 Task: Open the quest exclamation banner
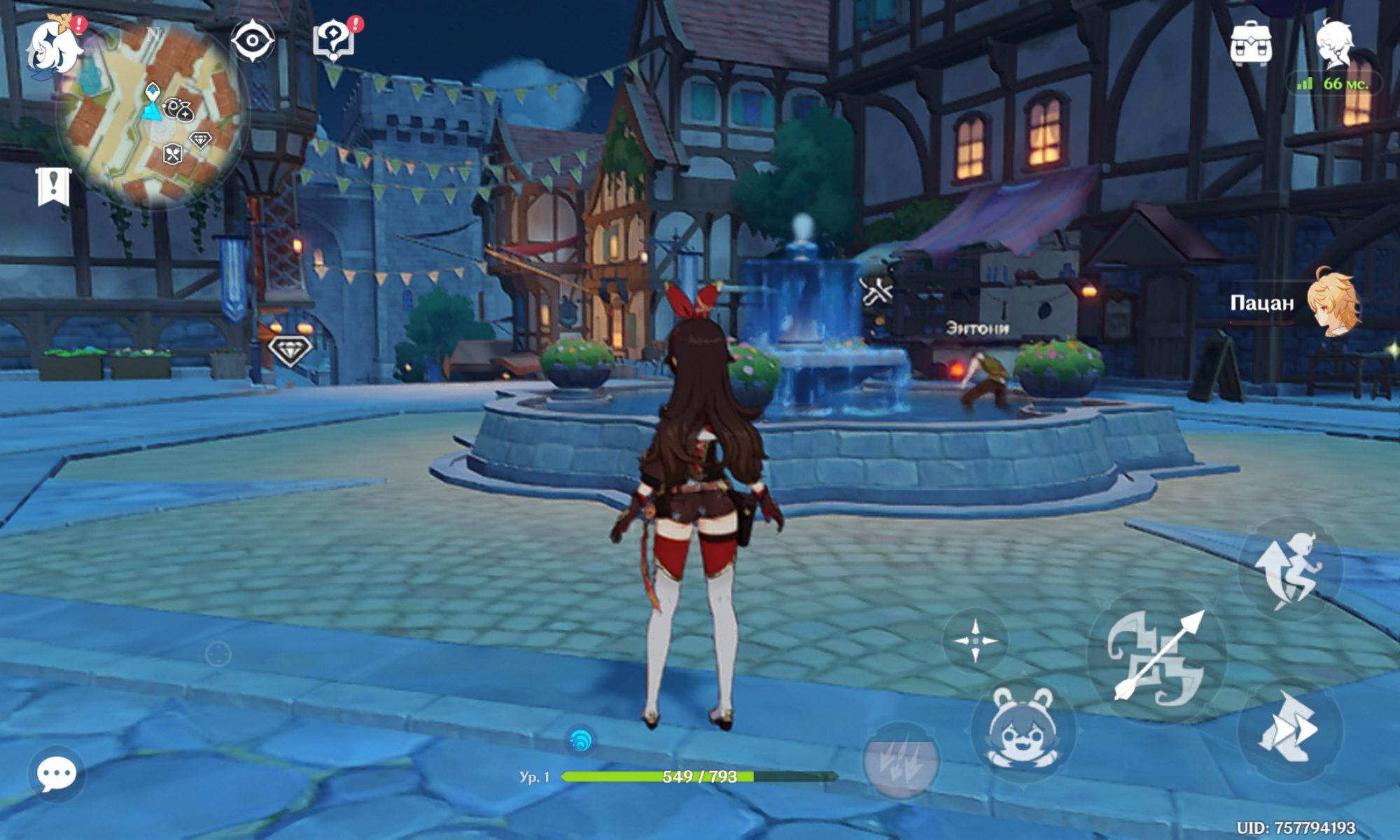pos(53,186)
